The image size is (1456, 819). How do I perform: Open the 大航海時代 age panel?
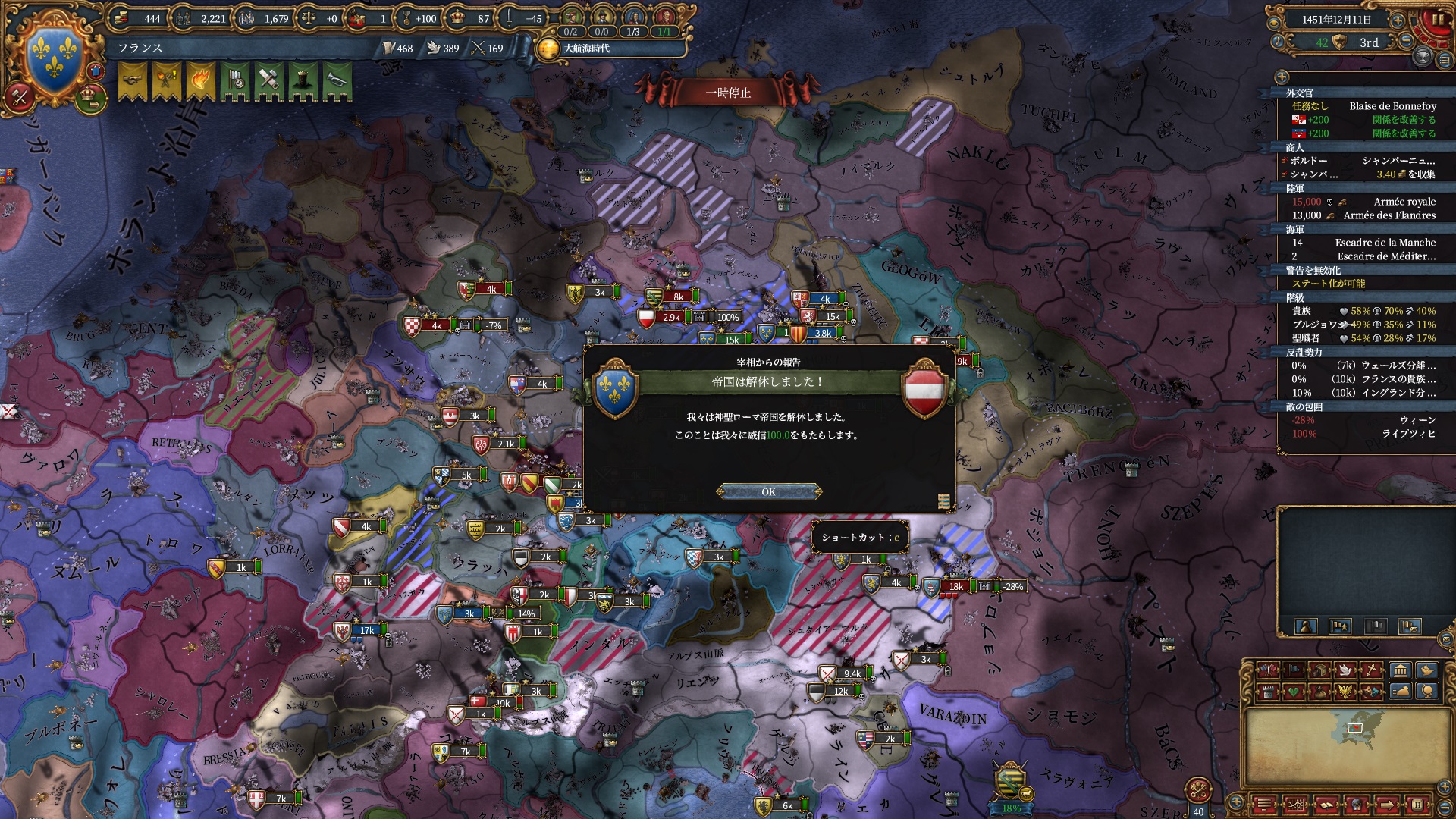click(x=586, y=49)
